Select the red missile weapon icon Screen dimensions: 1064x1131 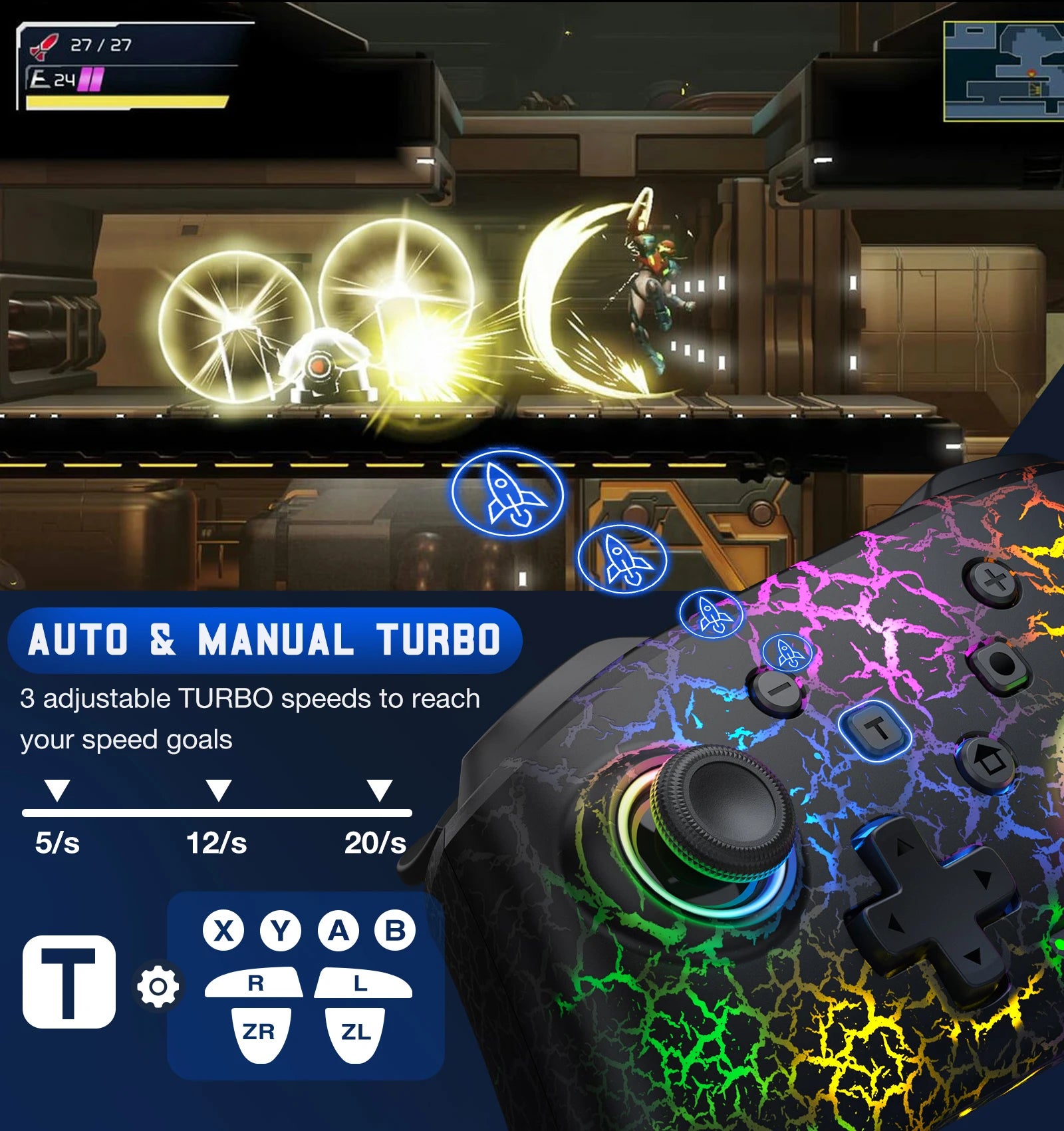pos(44,46)
